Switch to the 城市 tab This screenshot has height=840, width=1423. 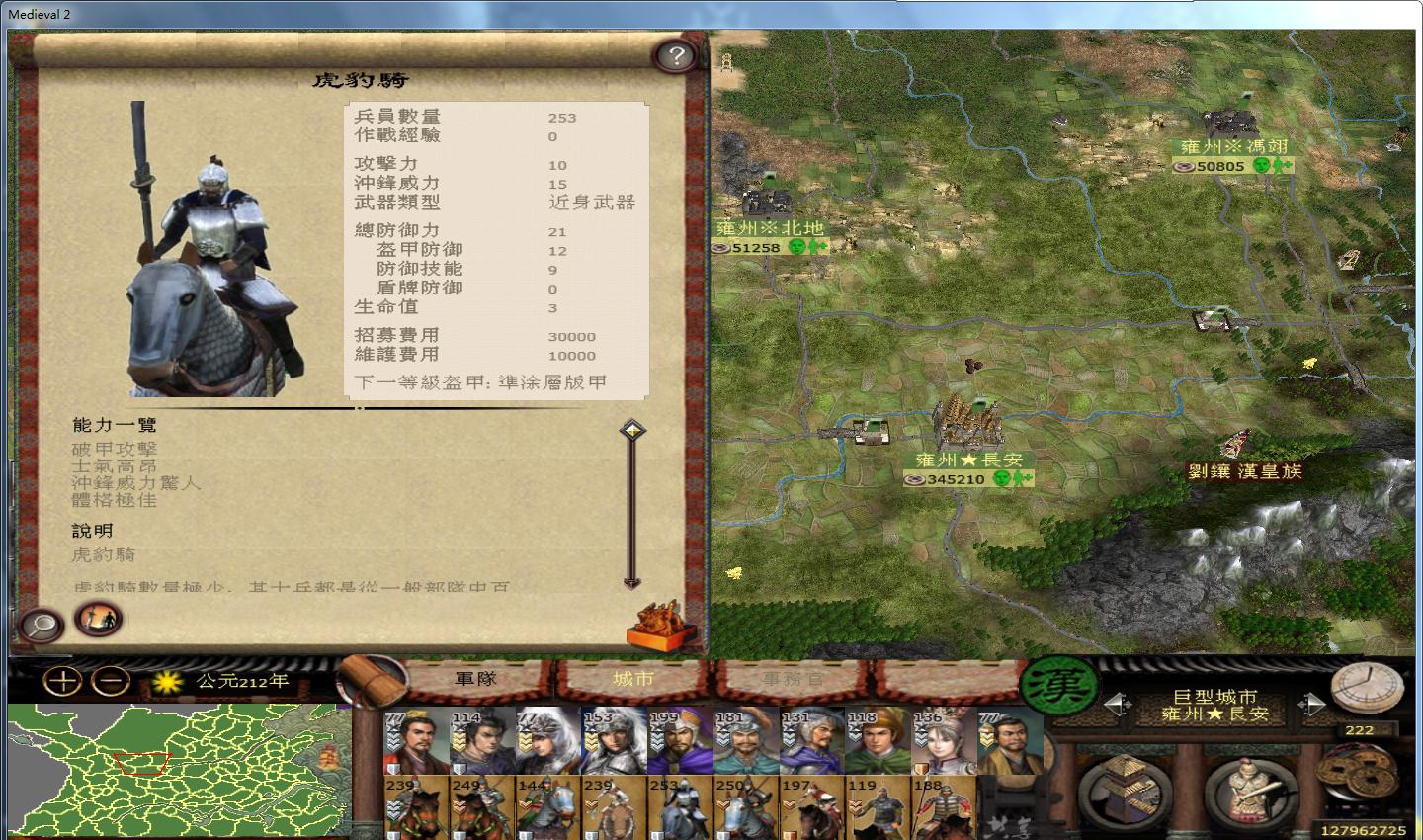632,678
